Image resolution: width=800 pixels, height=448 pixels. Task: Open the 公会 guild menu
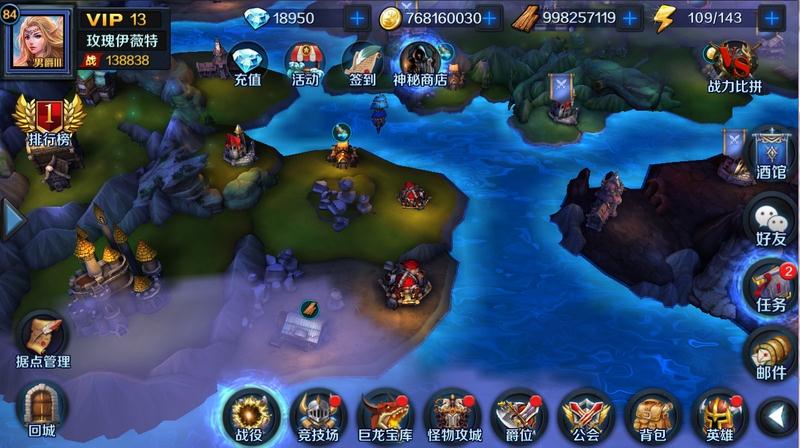tap(586, 415)
